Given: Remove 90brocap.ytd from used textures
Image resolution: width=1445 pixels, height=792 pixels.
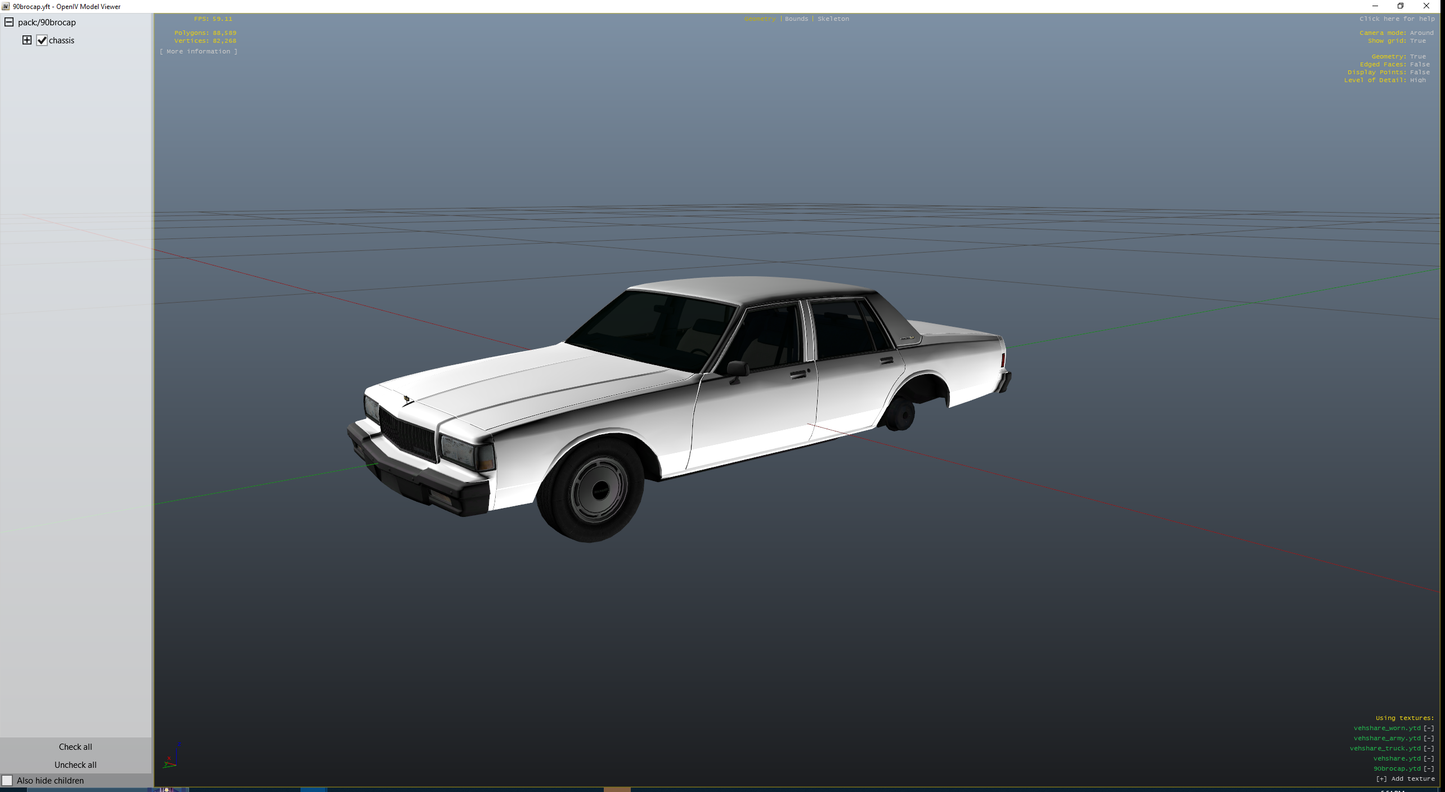Looking at the screenshot, I should point(1430,768).
